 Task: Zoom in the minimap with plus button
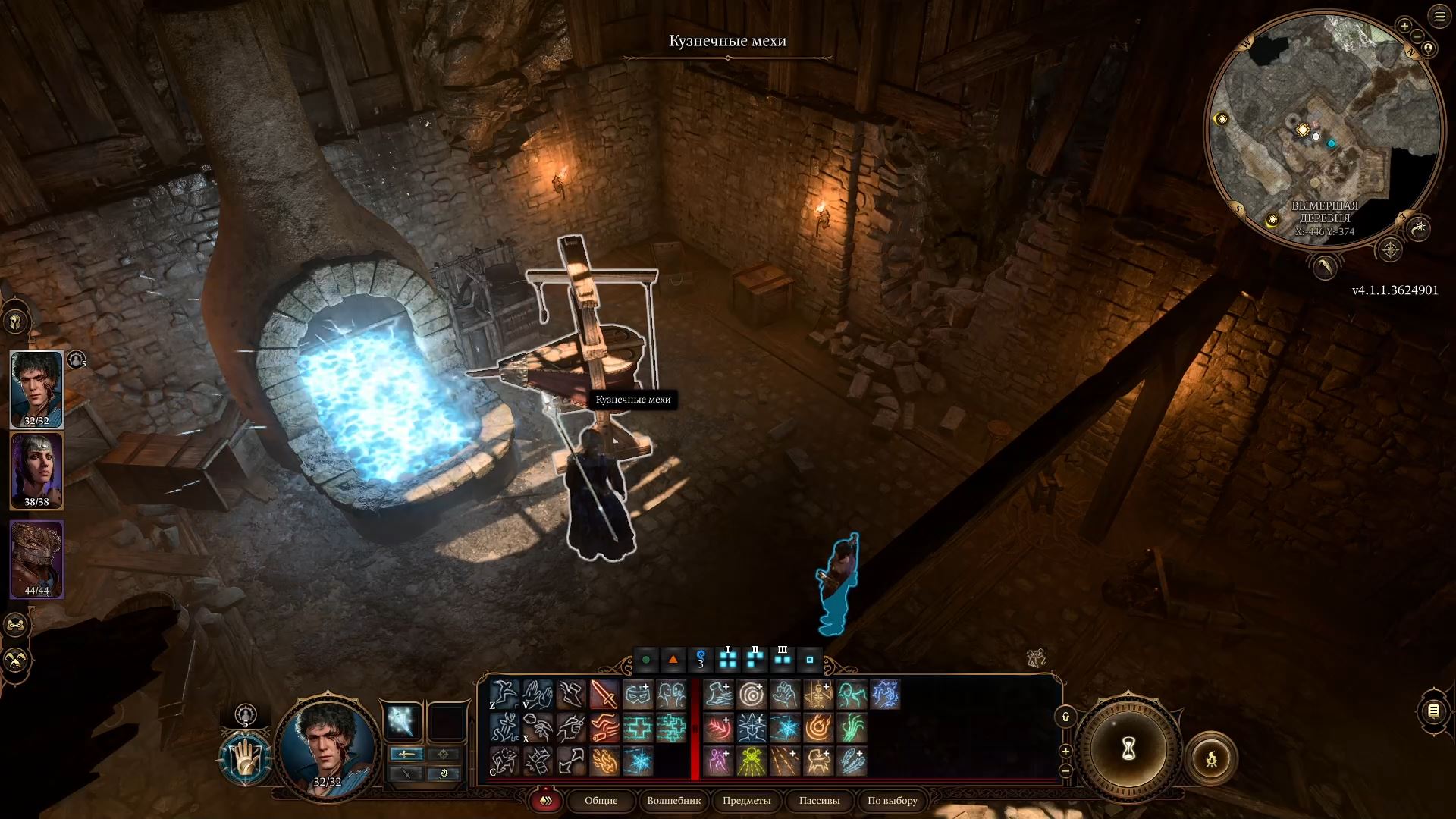pos(1404,27)
